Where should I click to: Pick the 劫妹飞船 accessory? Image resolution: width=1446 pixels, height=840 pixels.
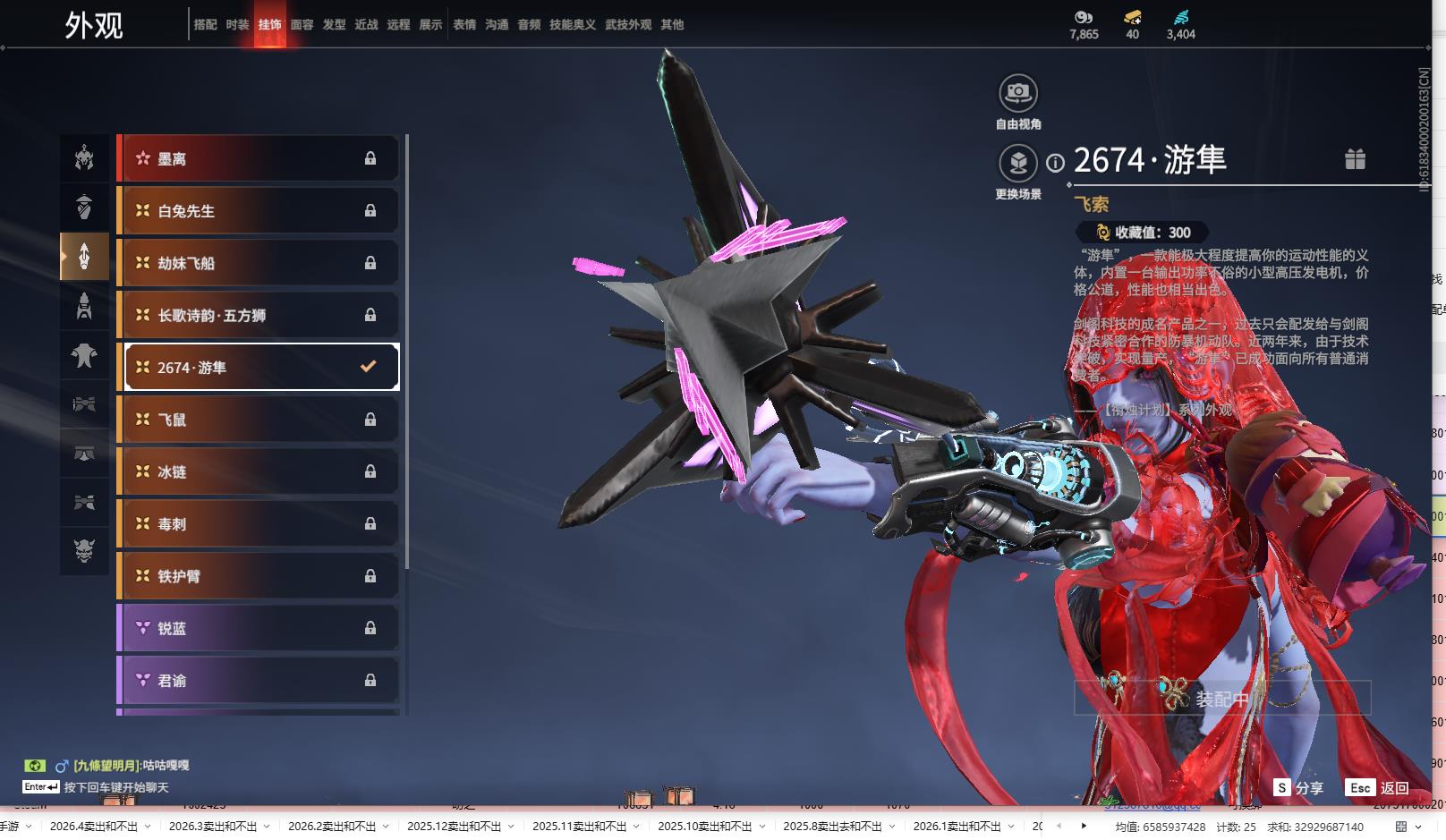259,263
